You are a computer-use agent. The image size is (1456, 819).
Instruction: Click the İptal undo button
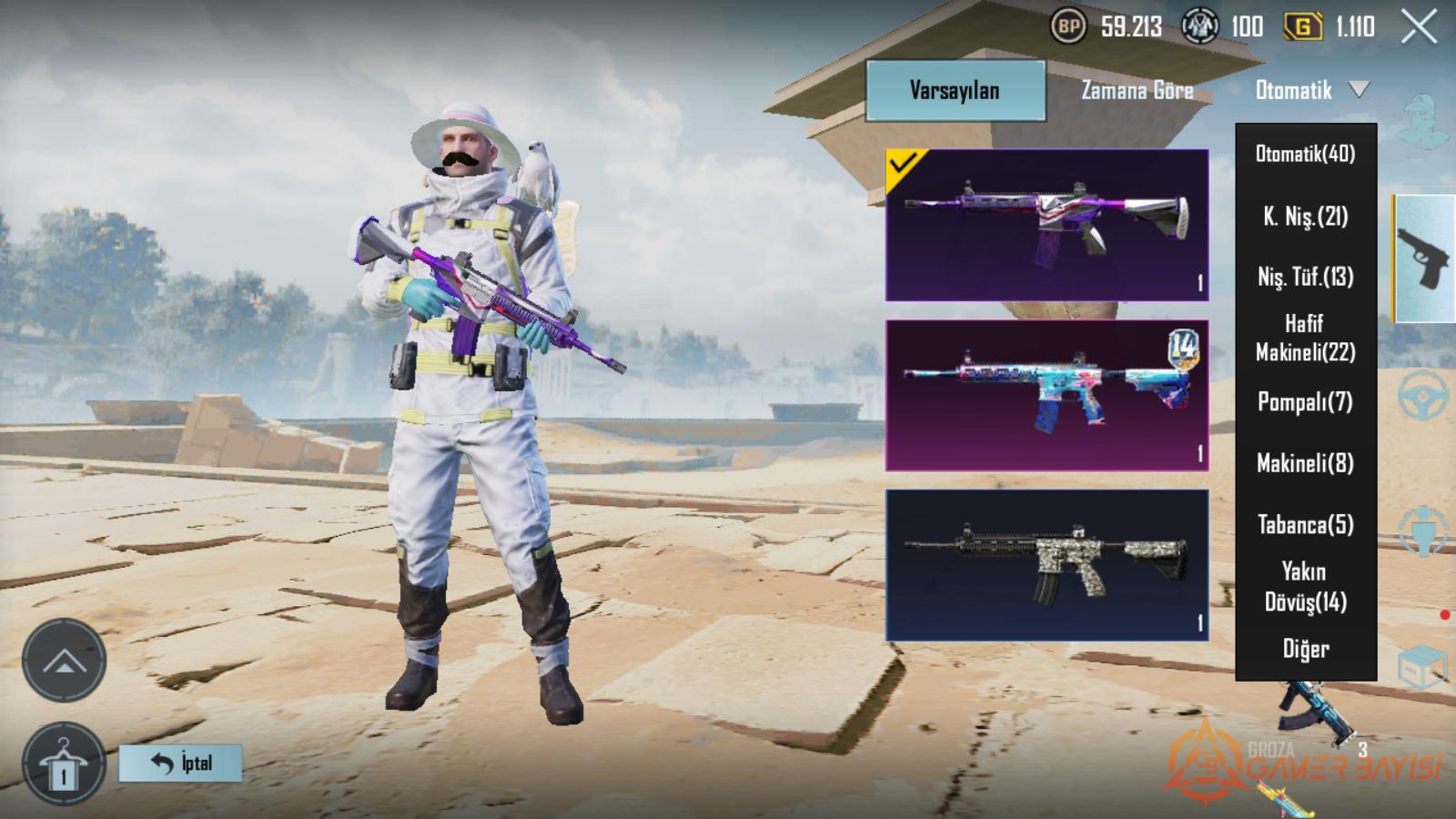[180, 763]
